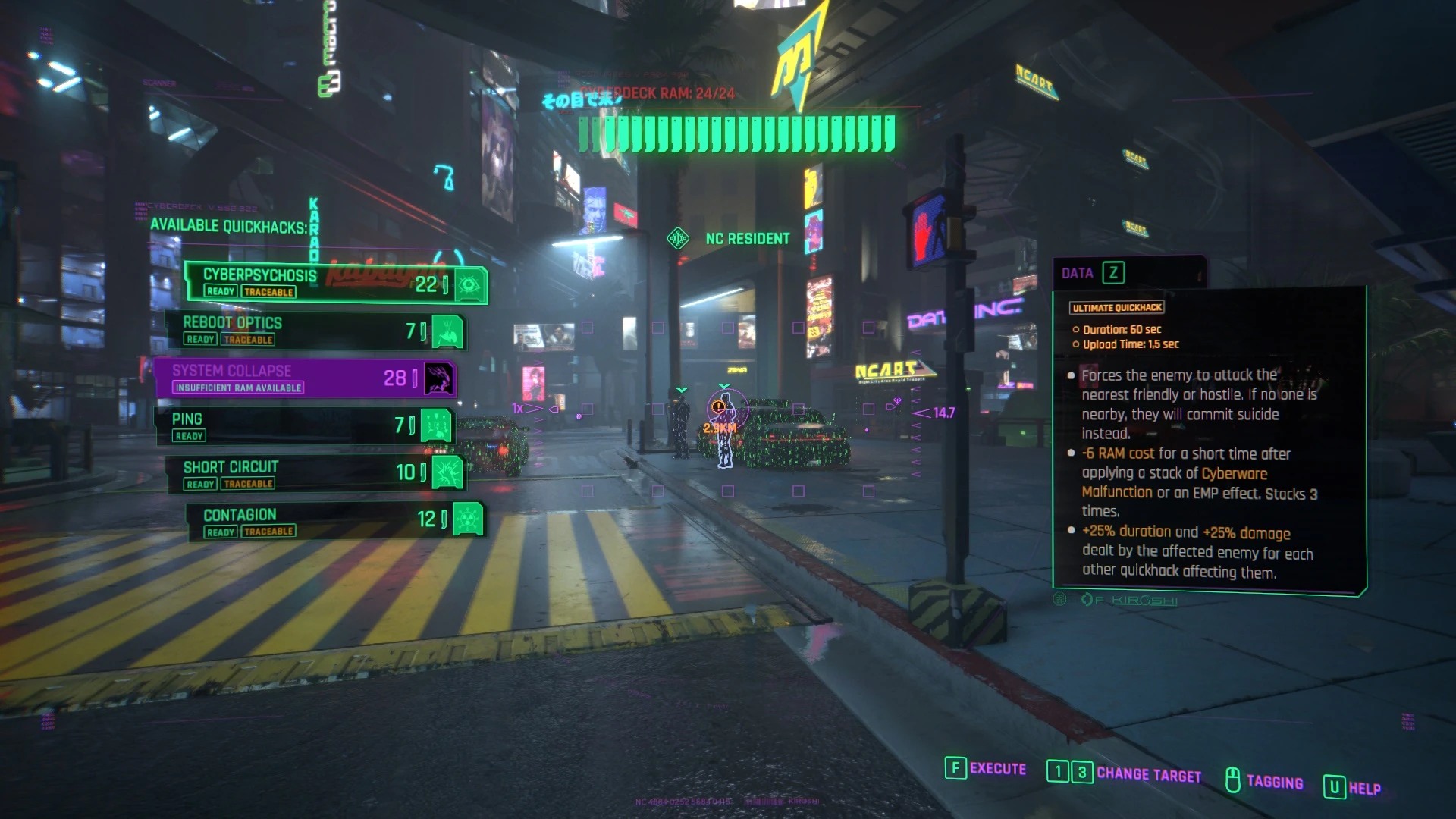Click the Change Target option

tap(1125, 773)
